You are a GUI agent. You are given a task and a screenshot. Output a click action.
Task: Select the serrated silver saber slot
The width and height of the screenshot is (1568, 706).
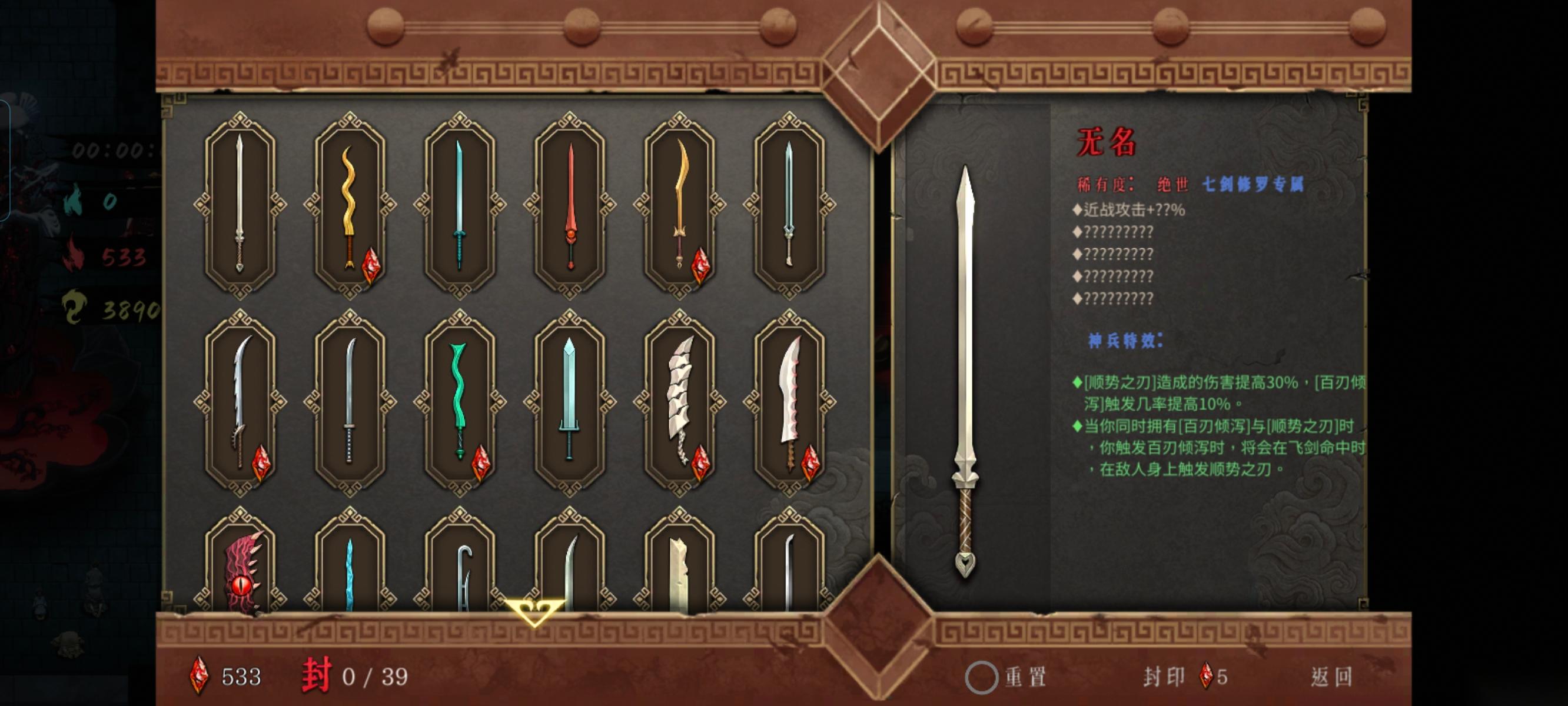click(x=240, y=402)
